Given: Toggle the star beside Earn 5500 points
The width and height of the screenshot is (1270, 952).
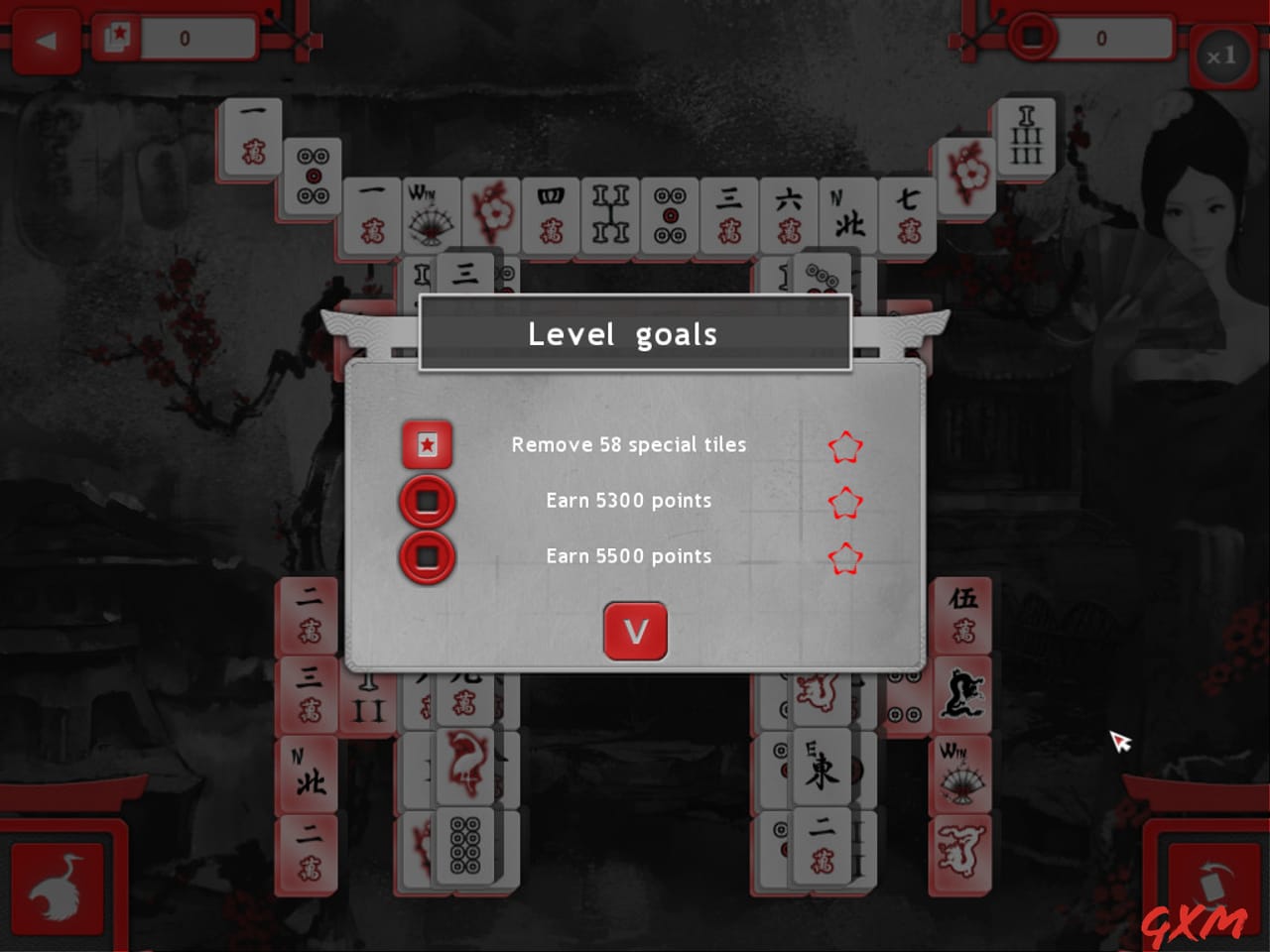Looking at the screenshot, I should [845, 559].
